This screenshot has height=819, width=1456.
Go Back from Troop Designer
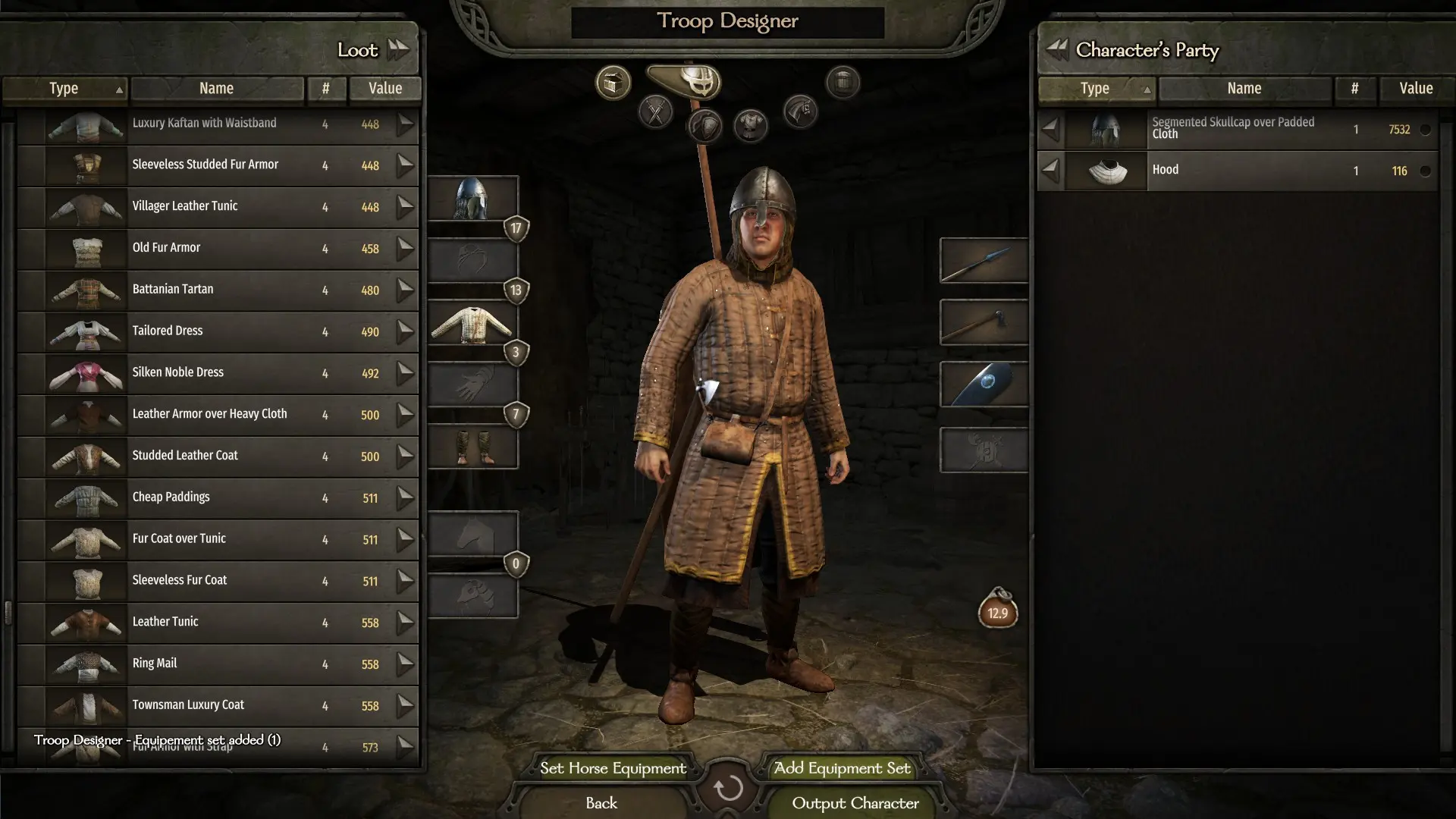pyautogui.click(x=601, y=803)
